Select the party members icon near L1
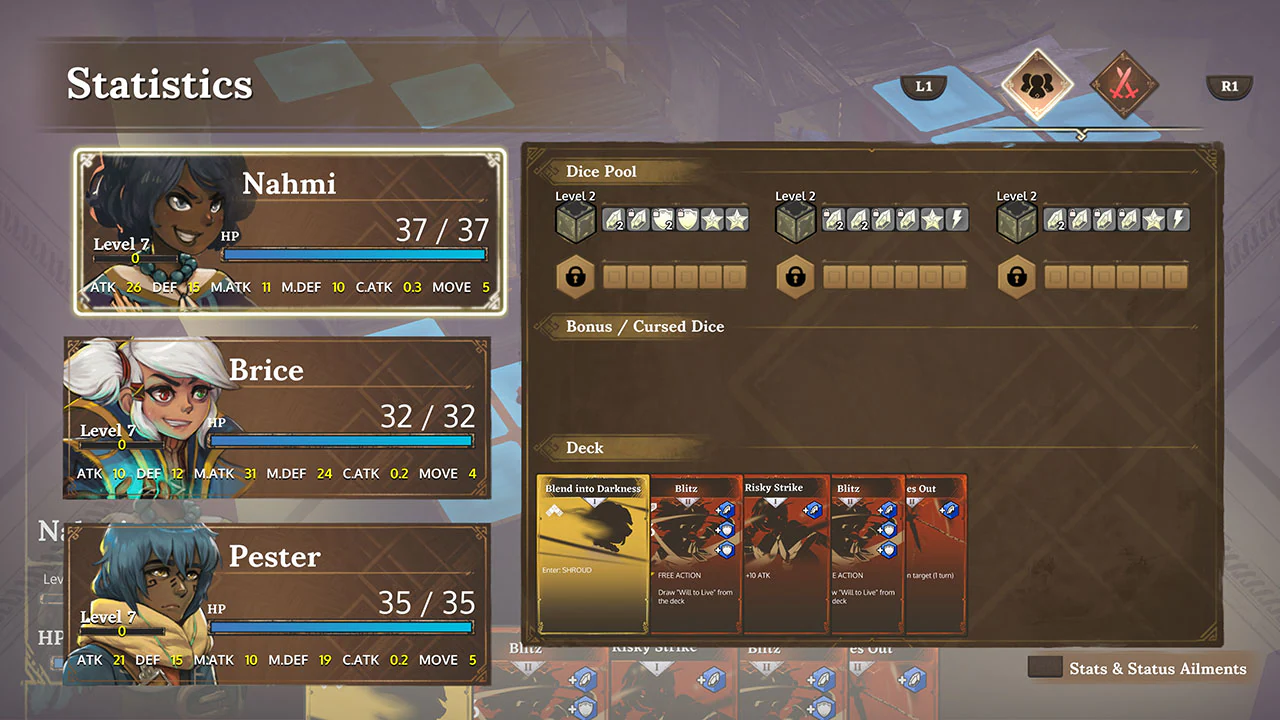 click(x=1037, y=86)
